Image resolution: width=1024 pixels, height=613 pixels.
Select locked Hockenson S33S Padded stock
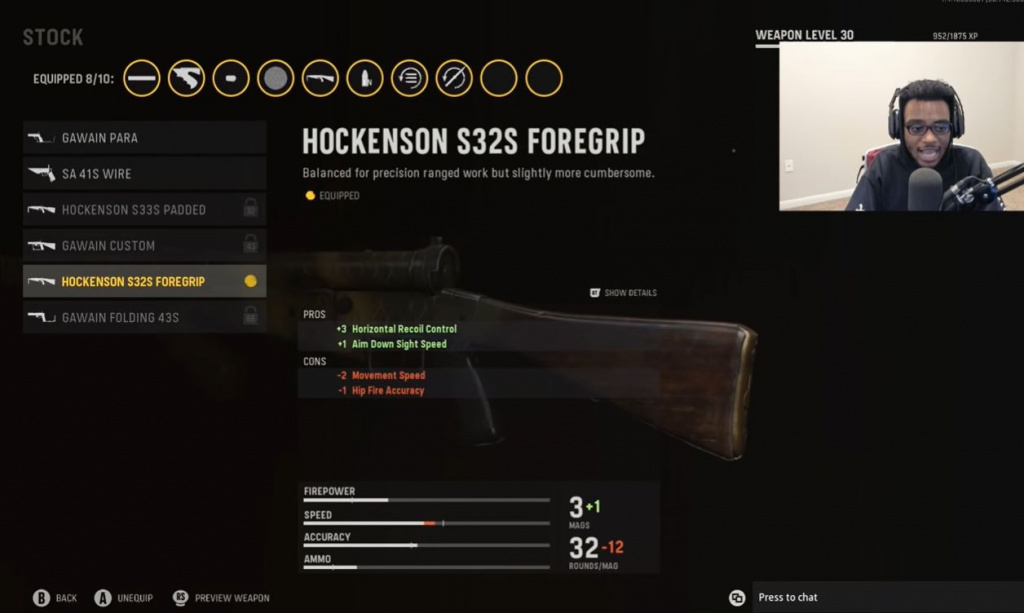[x=144, y=210]
